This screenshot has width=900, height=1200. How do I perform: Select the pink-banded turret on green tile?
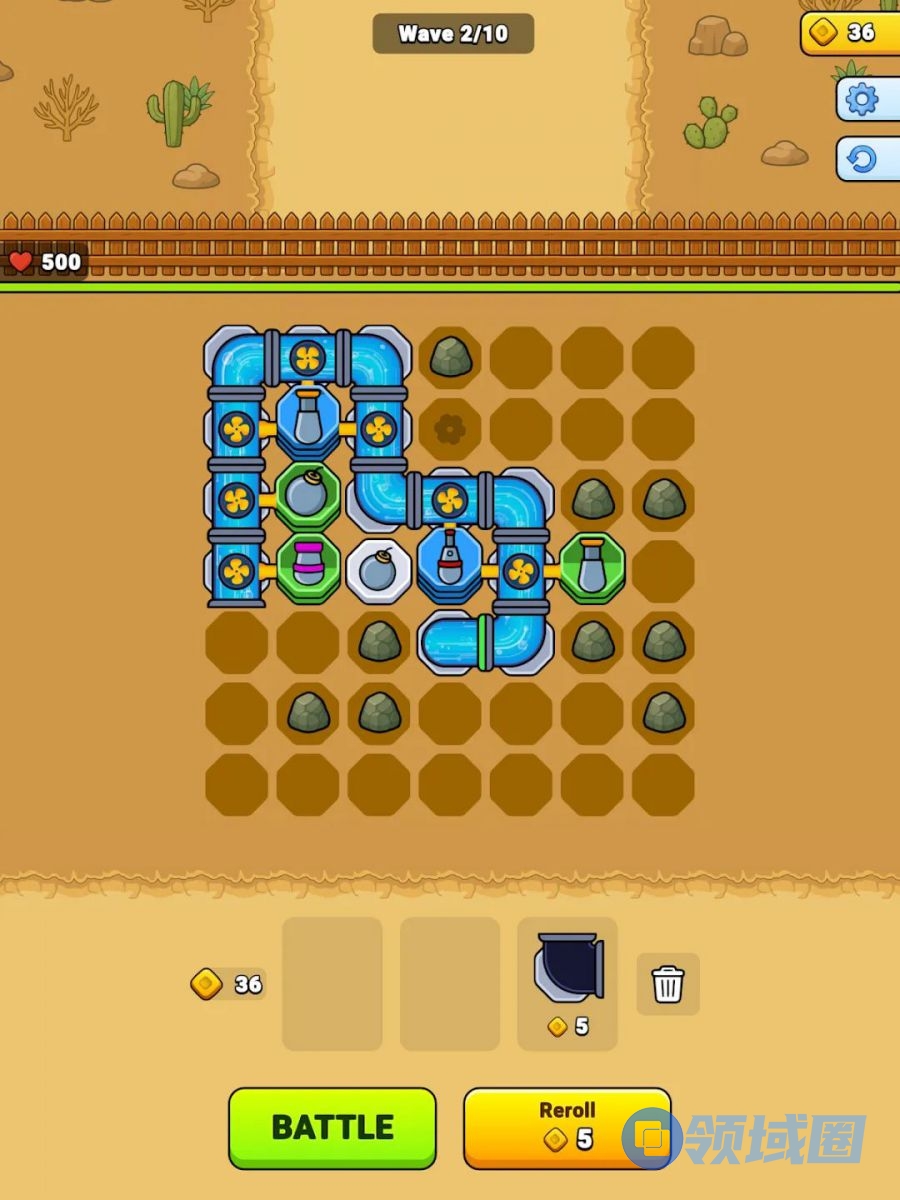308,569
